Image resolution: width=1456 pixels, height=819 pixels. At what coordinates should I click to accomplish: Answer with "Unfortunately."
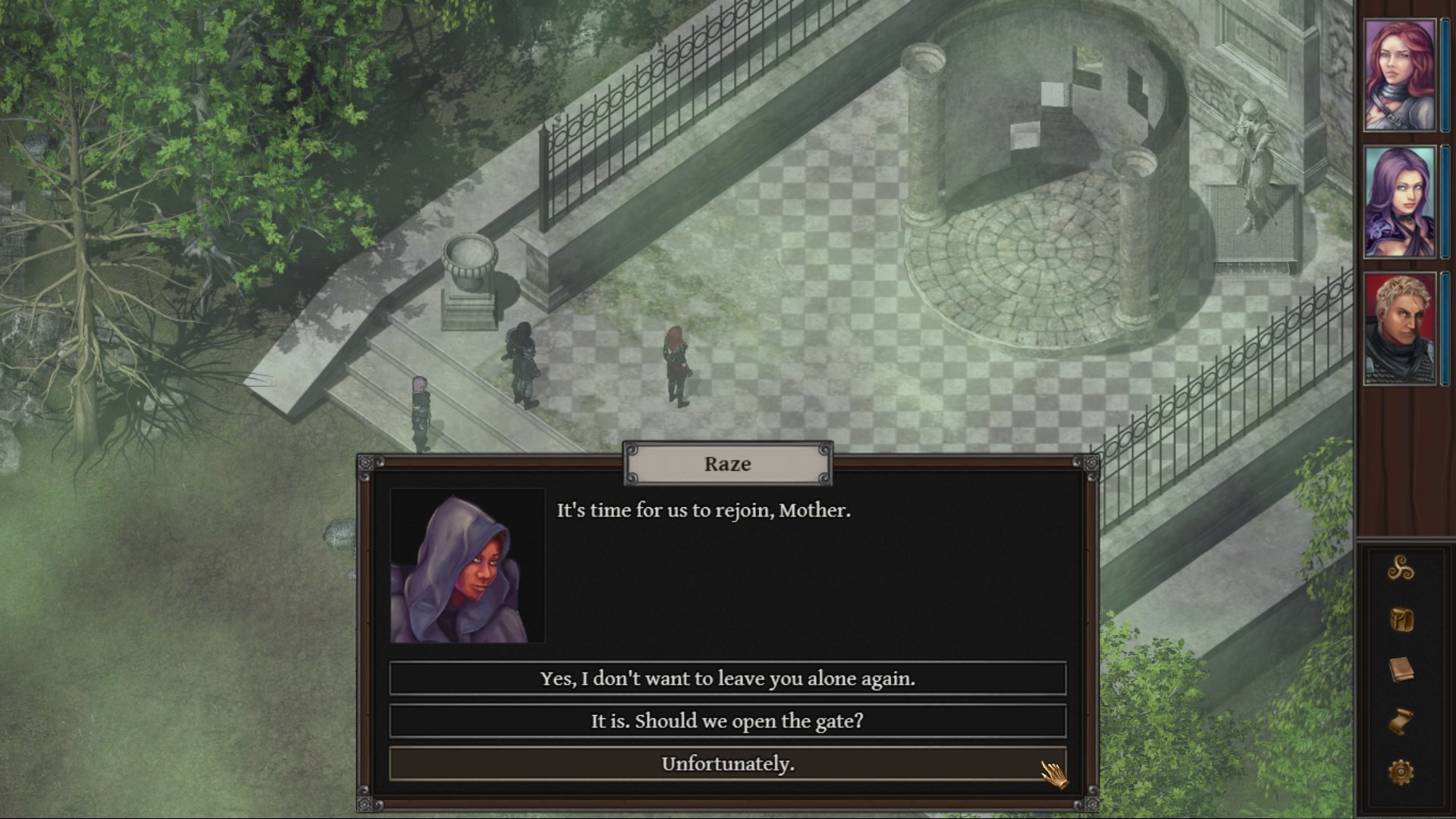(727, 764)
